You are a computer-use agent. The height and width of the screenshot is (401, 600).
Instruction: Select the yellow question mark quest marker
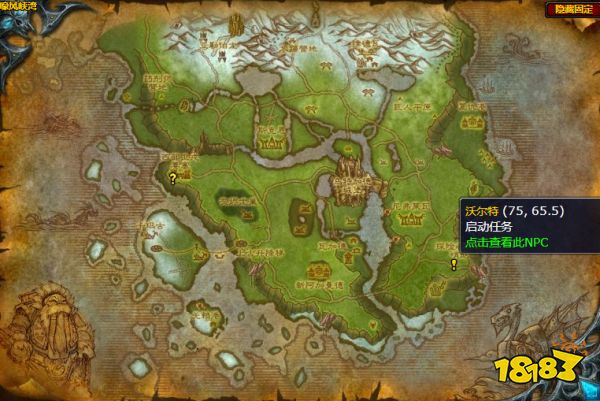pos(173,181)
